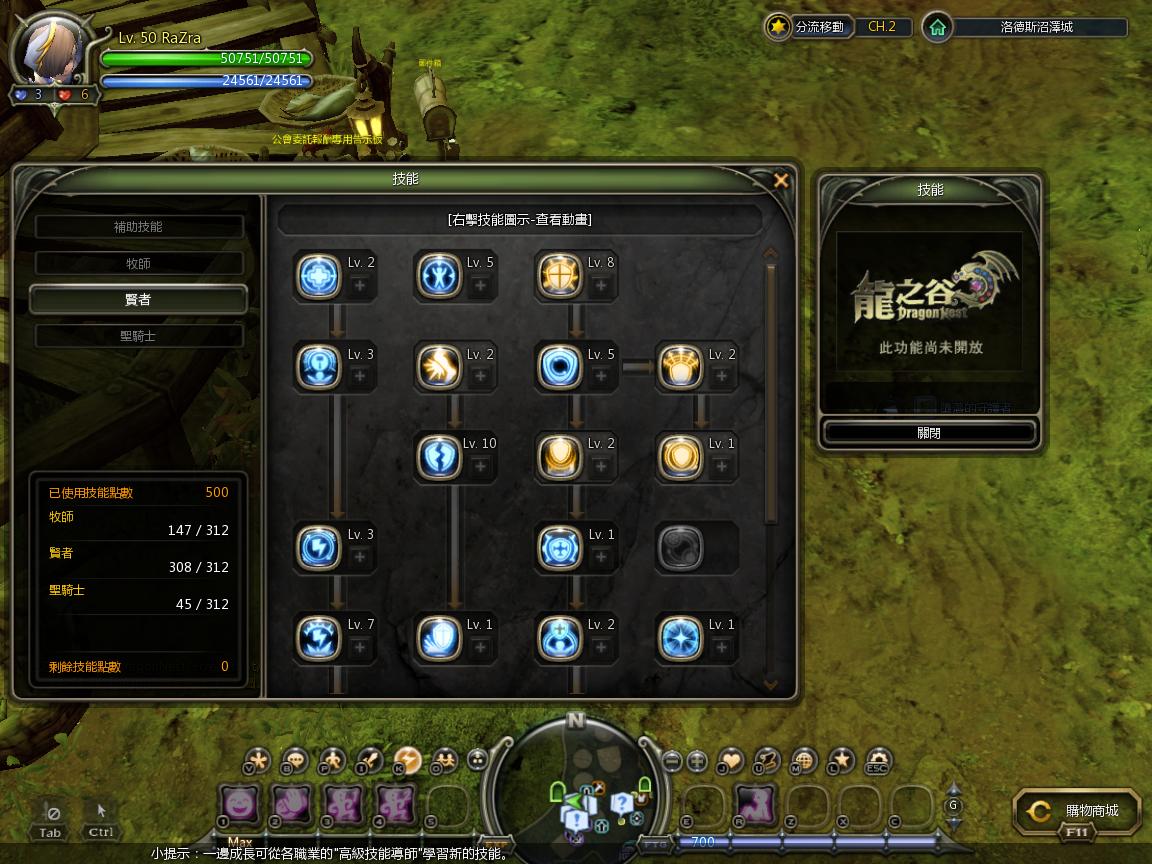
Task: Click the home icon beside 洛德斯沼澤城
Action: 937,28
